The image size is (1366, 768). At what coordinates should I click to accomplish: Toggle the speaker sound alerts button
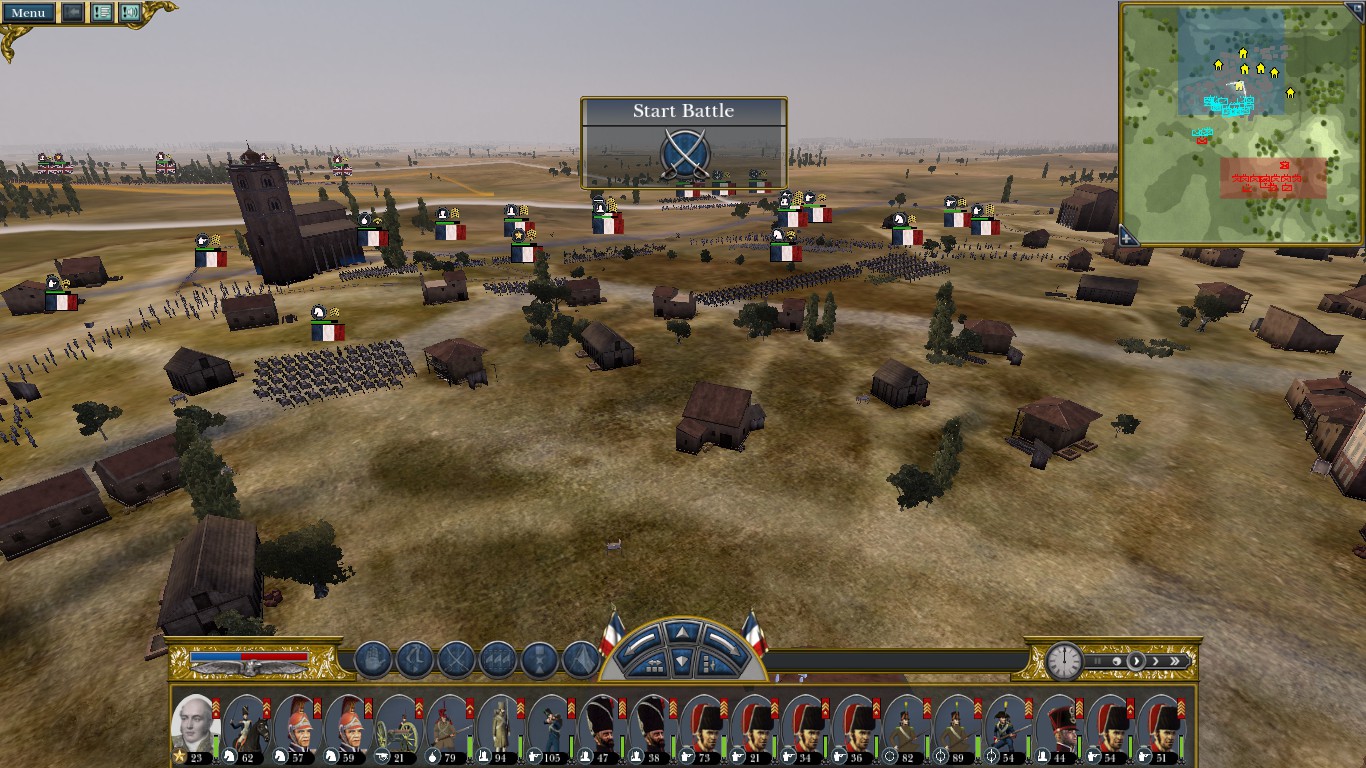130,13
